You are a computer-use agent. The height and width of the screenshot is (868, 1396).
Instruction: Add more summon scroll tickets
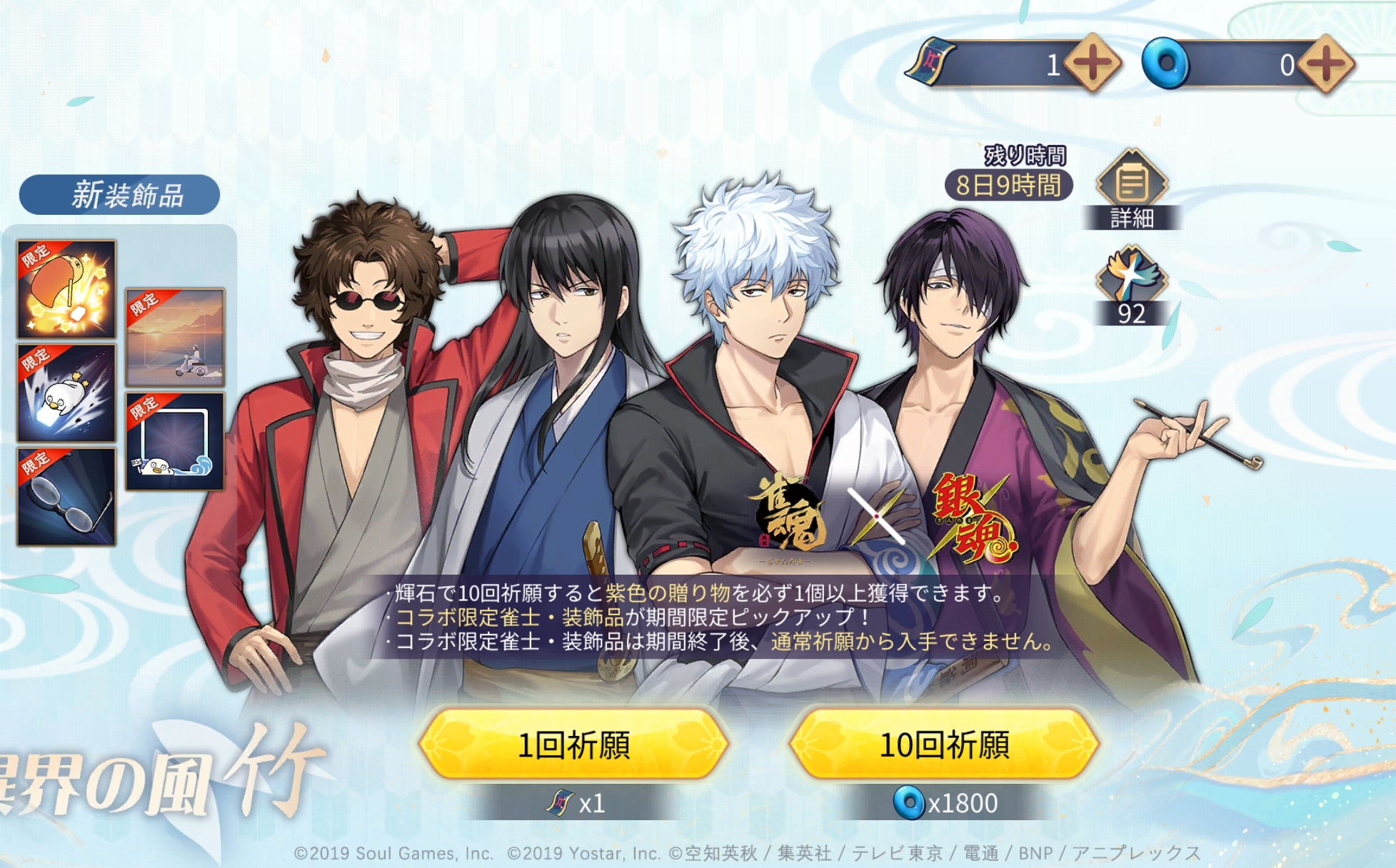(x=1092, y=64)
